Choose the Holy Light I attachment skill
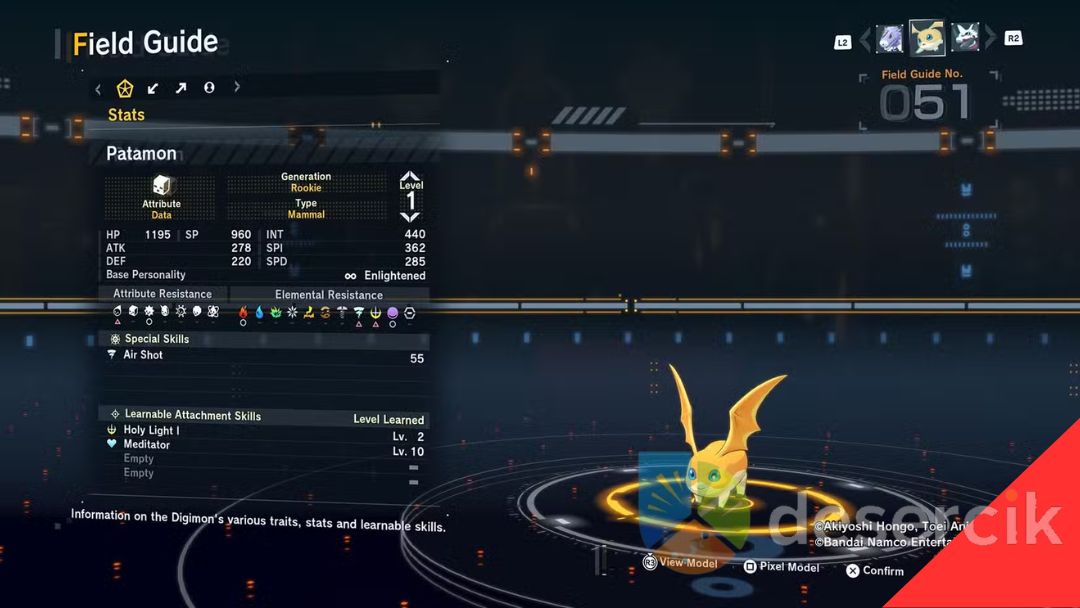This screenshot has height=608, width=1080. tap(151, 430)
